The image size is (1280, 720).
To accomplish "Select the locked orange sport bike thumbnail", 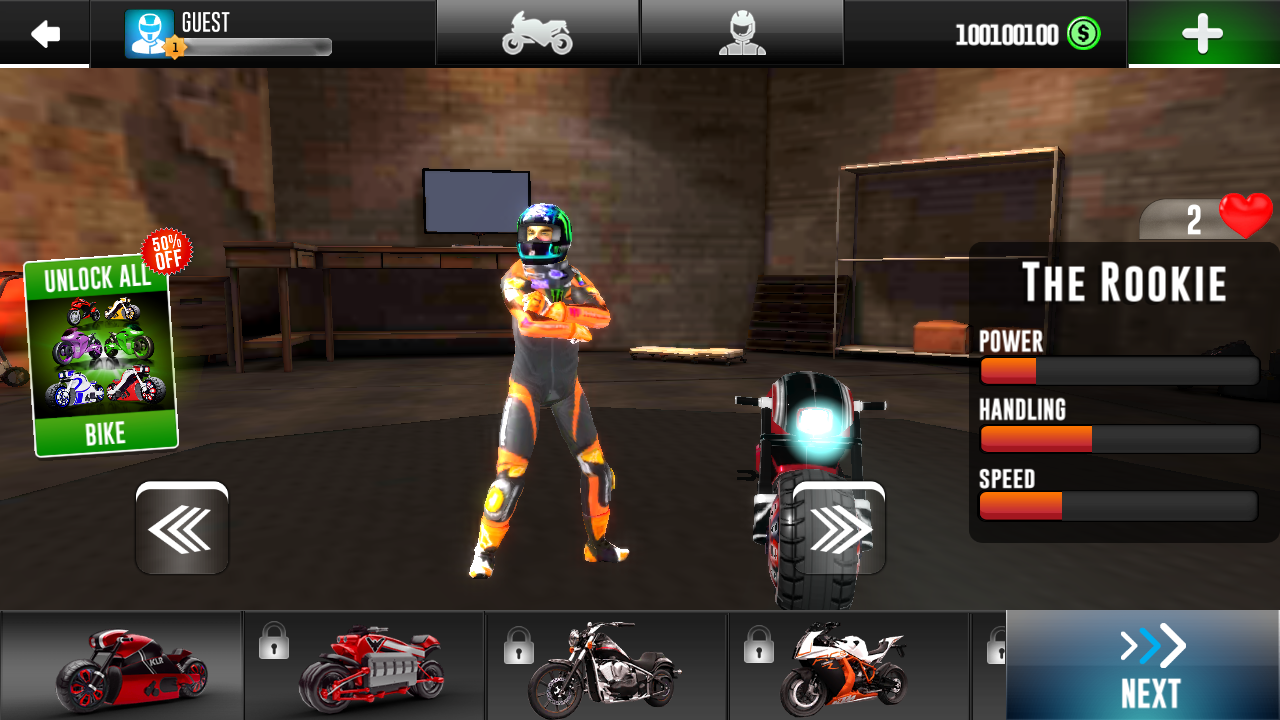I will tap(848, 666).
